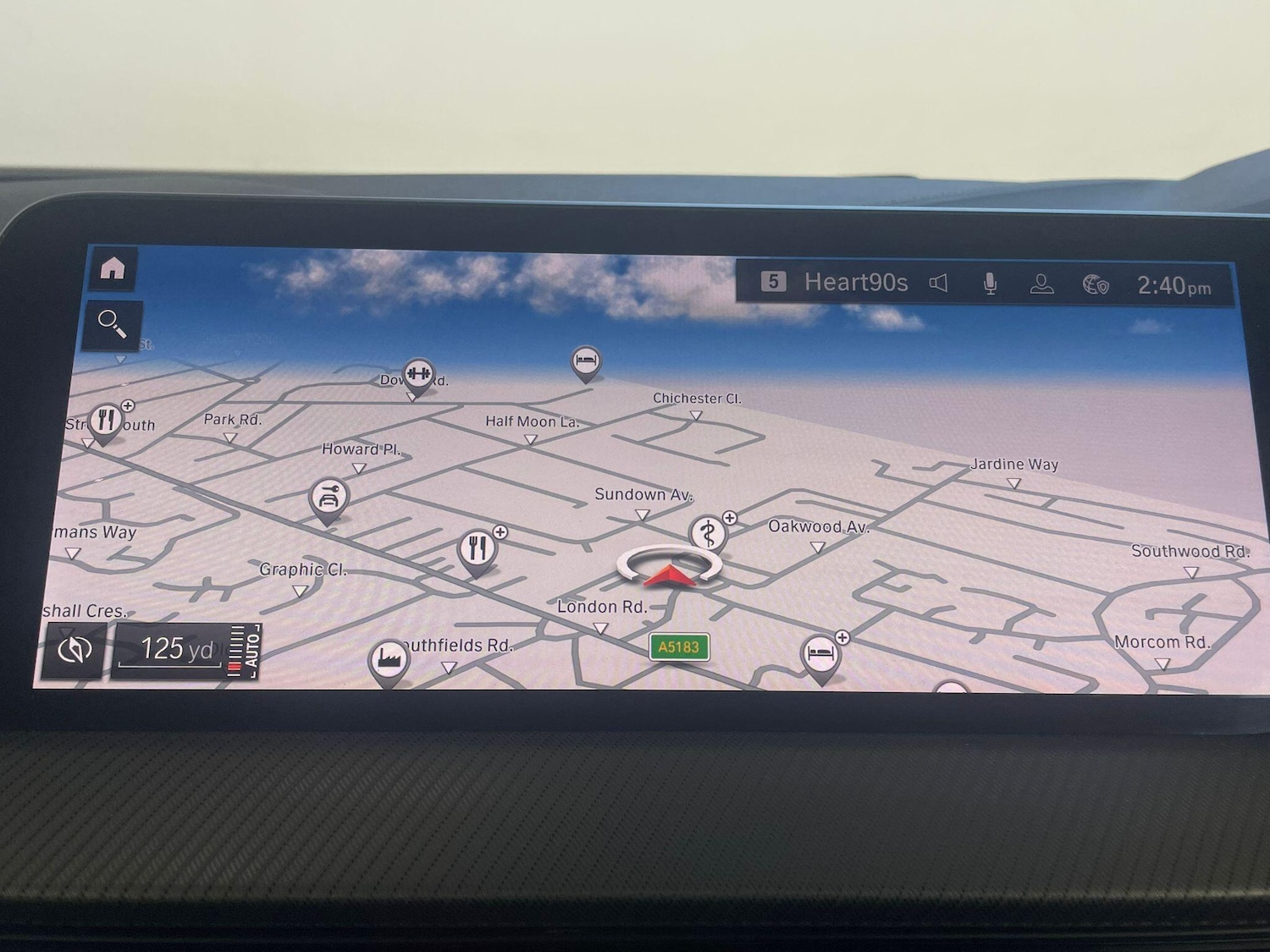
Task: Select the medical staff map marker
Action: click(708, 533)
